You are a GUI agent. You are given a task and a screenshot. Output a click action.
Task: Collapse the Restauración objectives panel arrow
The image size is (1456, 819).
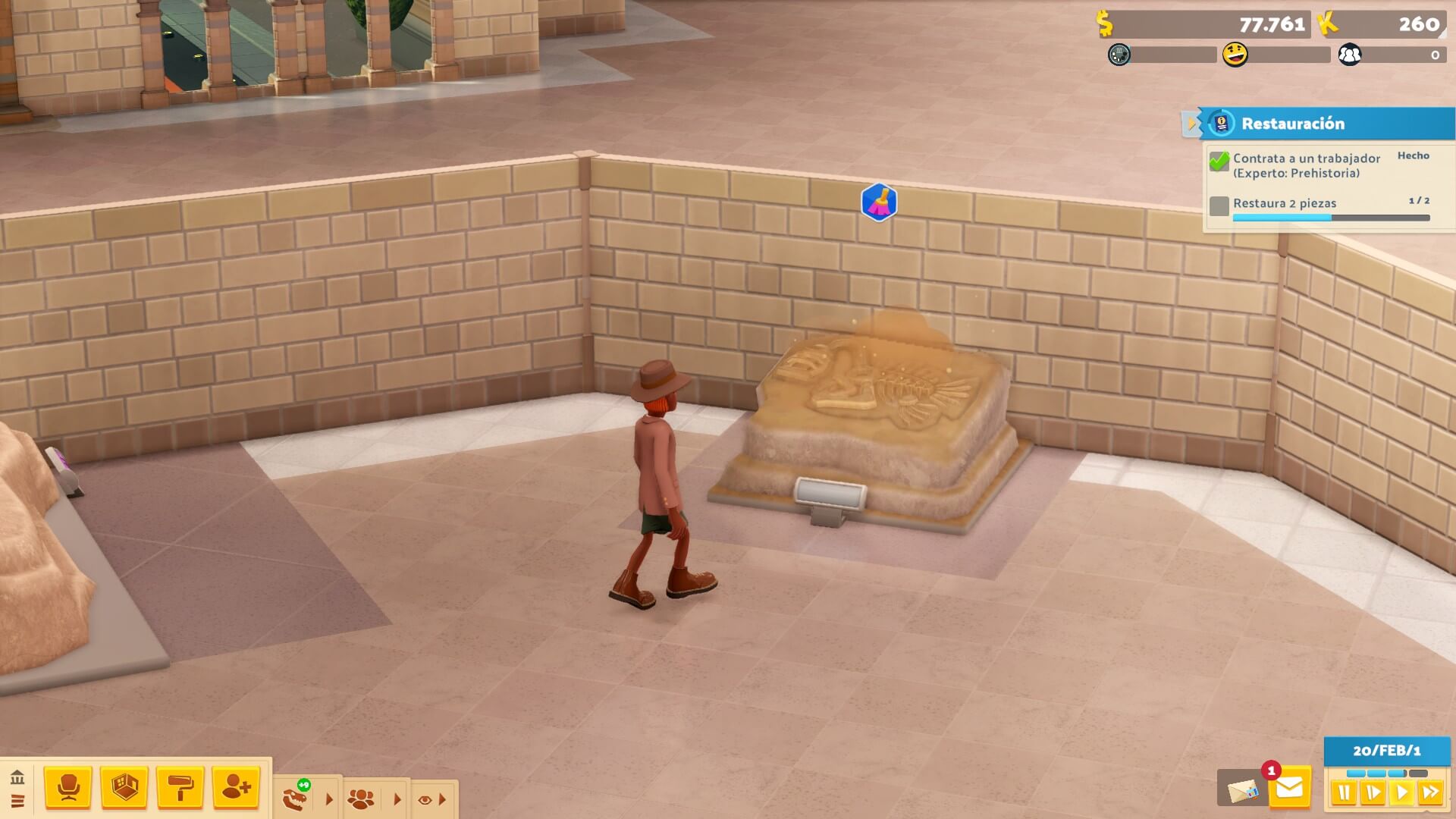1191,123
